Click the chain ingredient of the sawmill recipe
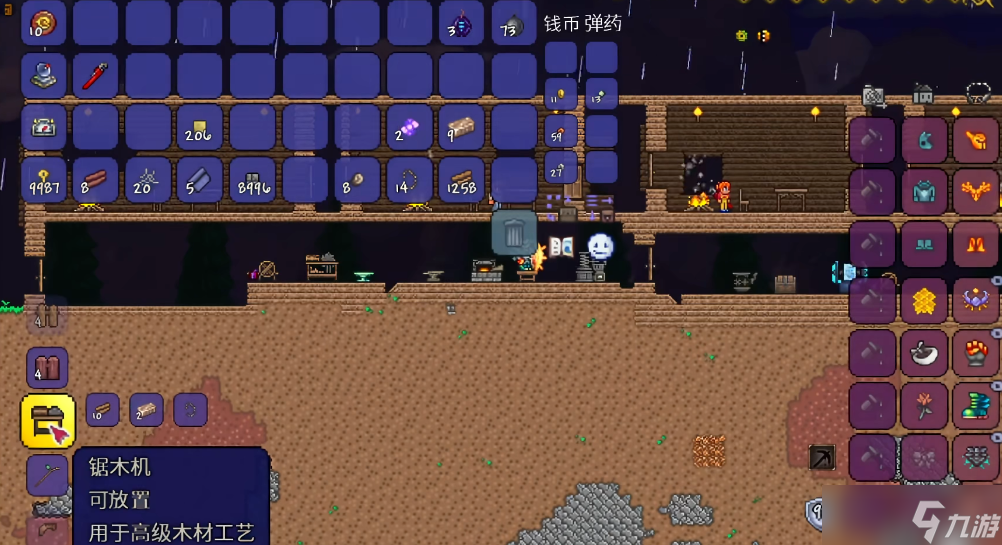Image resolution: width=1002 pixels, height=545 pixels. point(190,409)
